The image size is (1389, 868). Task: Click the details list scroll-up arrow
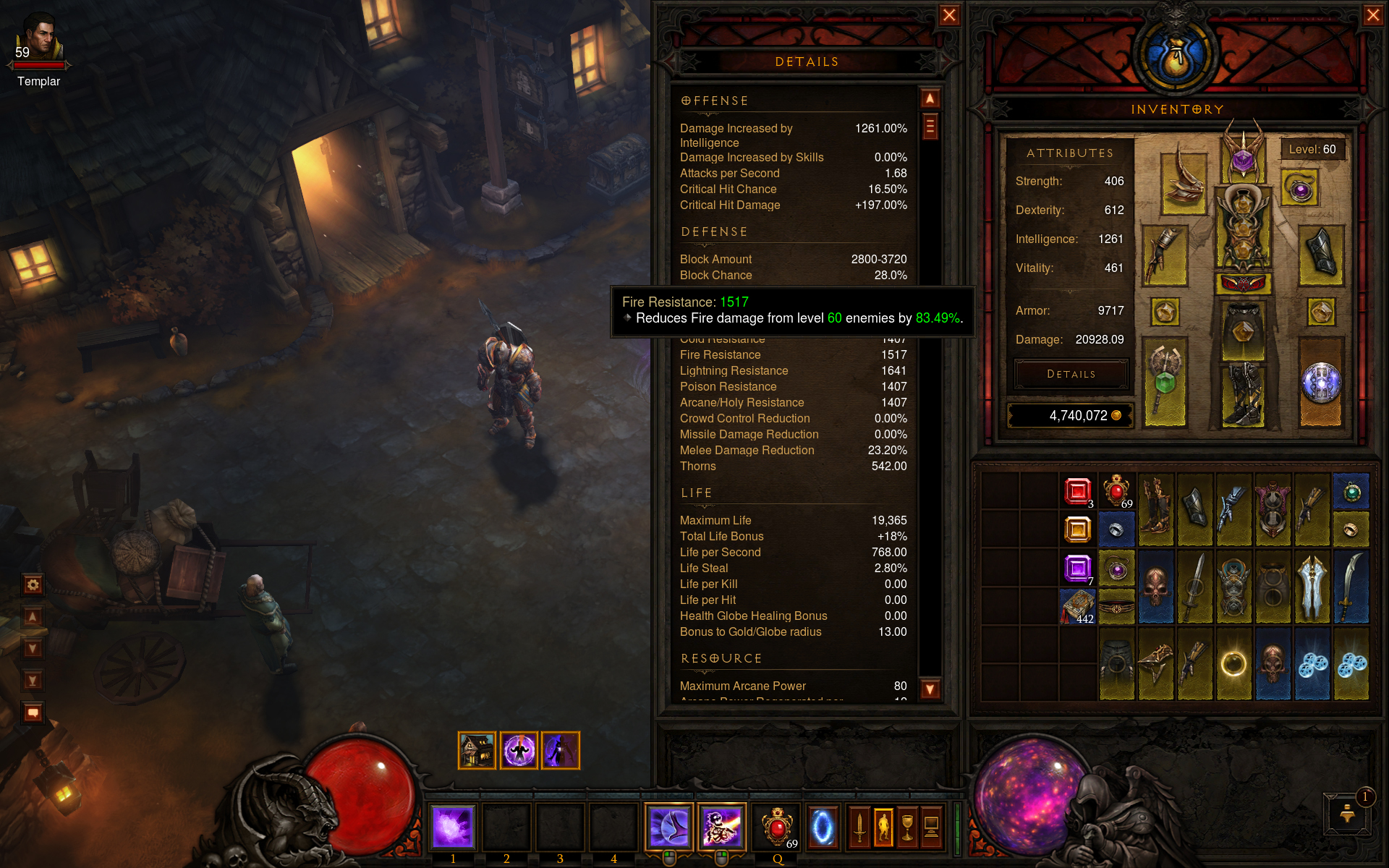point(930,98)
